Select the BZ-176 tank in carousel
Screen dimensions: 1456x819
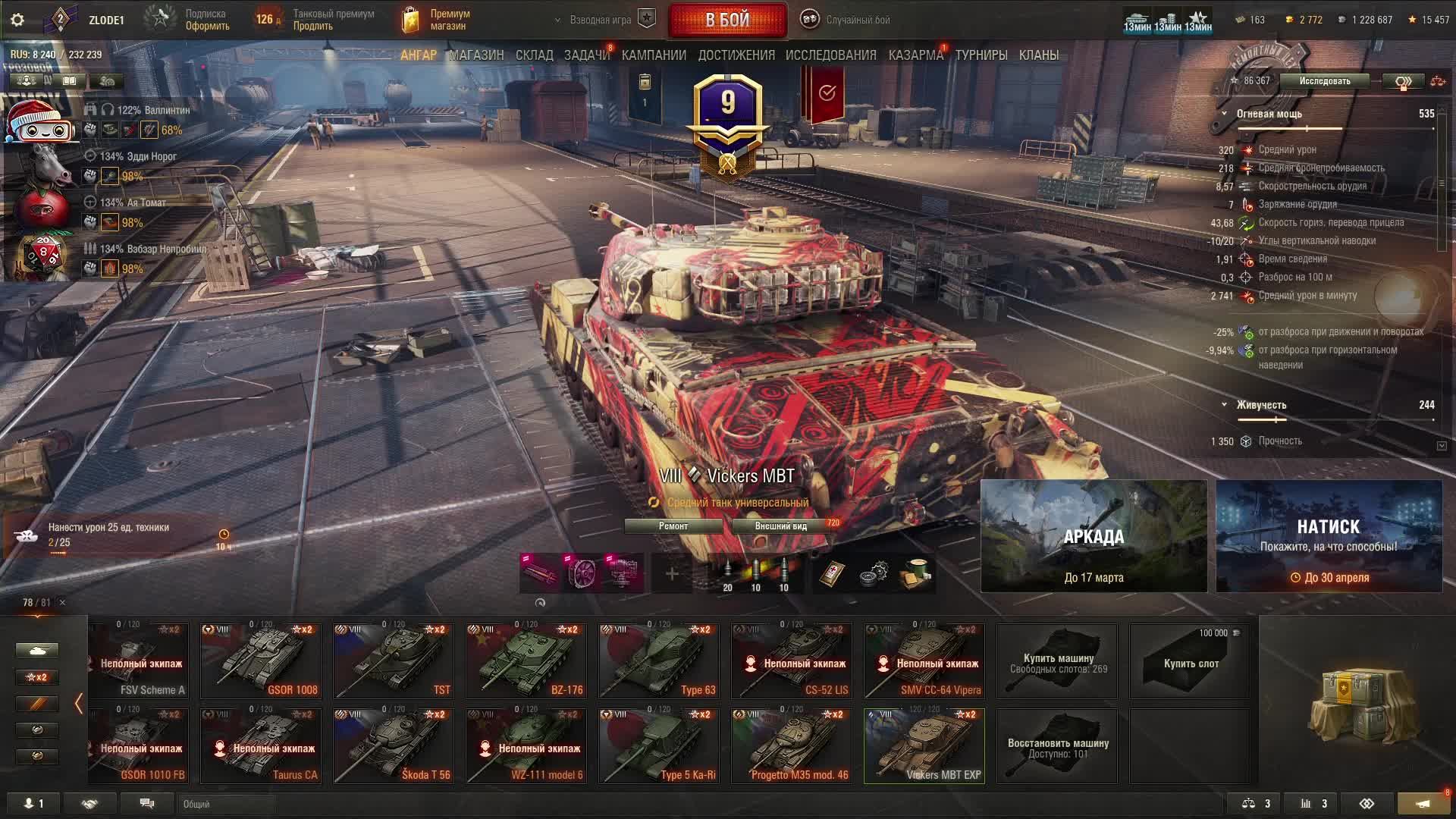click(x=526, y=661)
